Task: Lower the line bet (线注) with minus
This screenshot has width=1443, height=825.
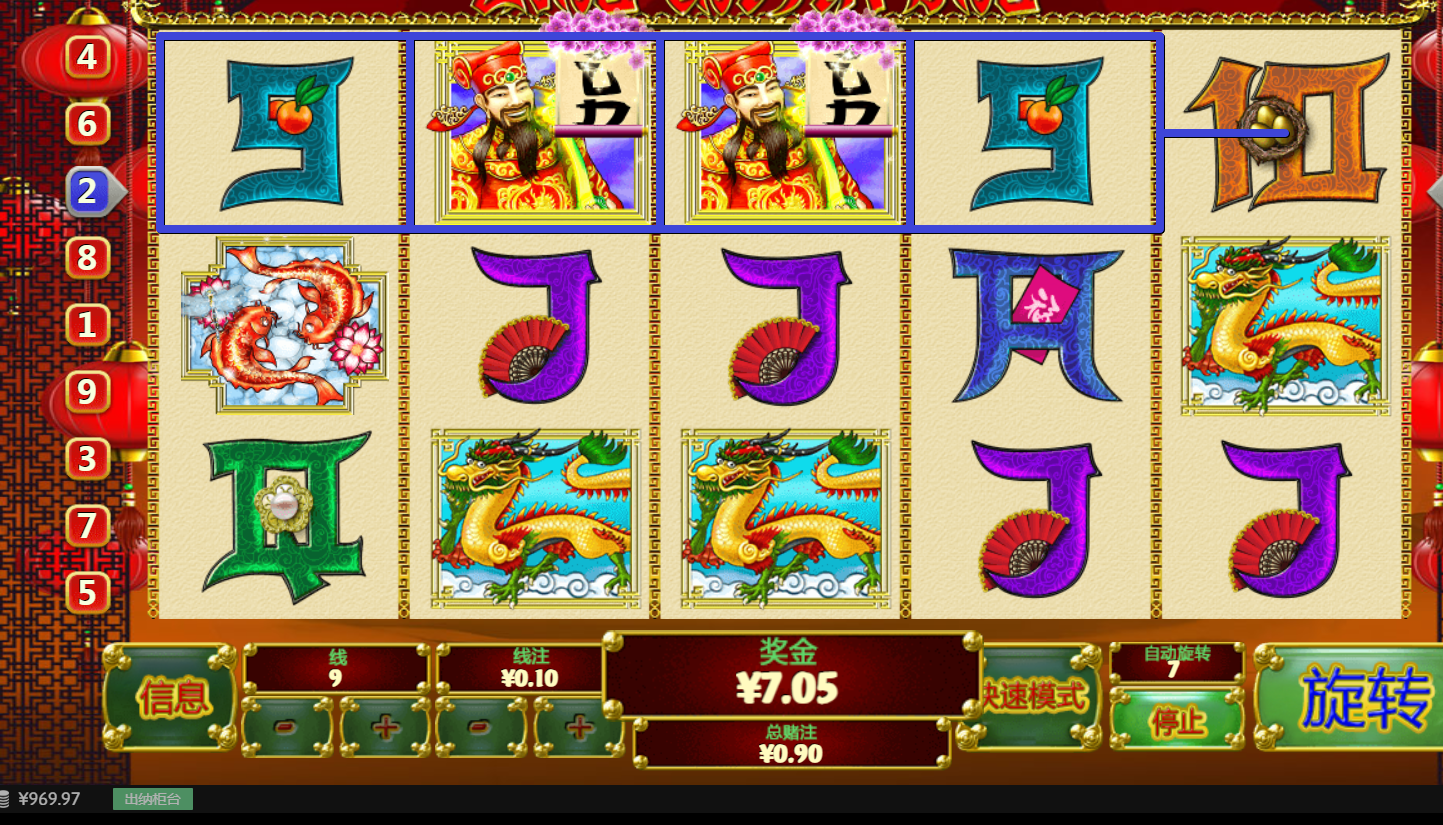Action: coord(481,727)
